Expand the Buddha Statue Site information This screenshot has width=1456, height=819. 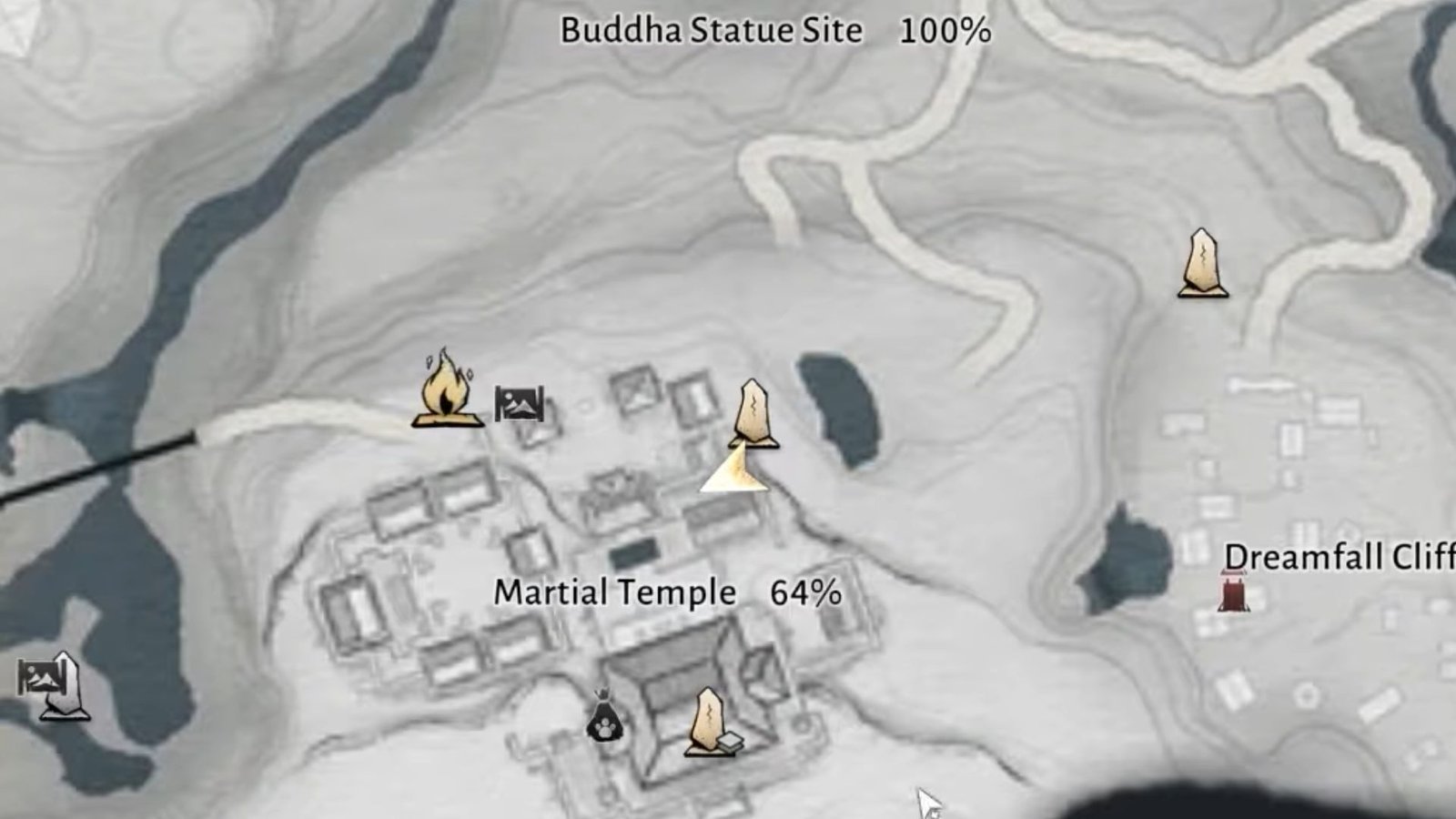coord(712,30)
